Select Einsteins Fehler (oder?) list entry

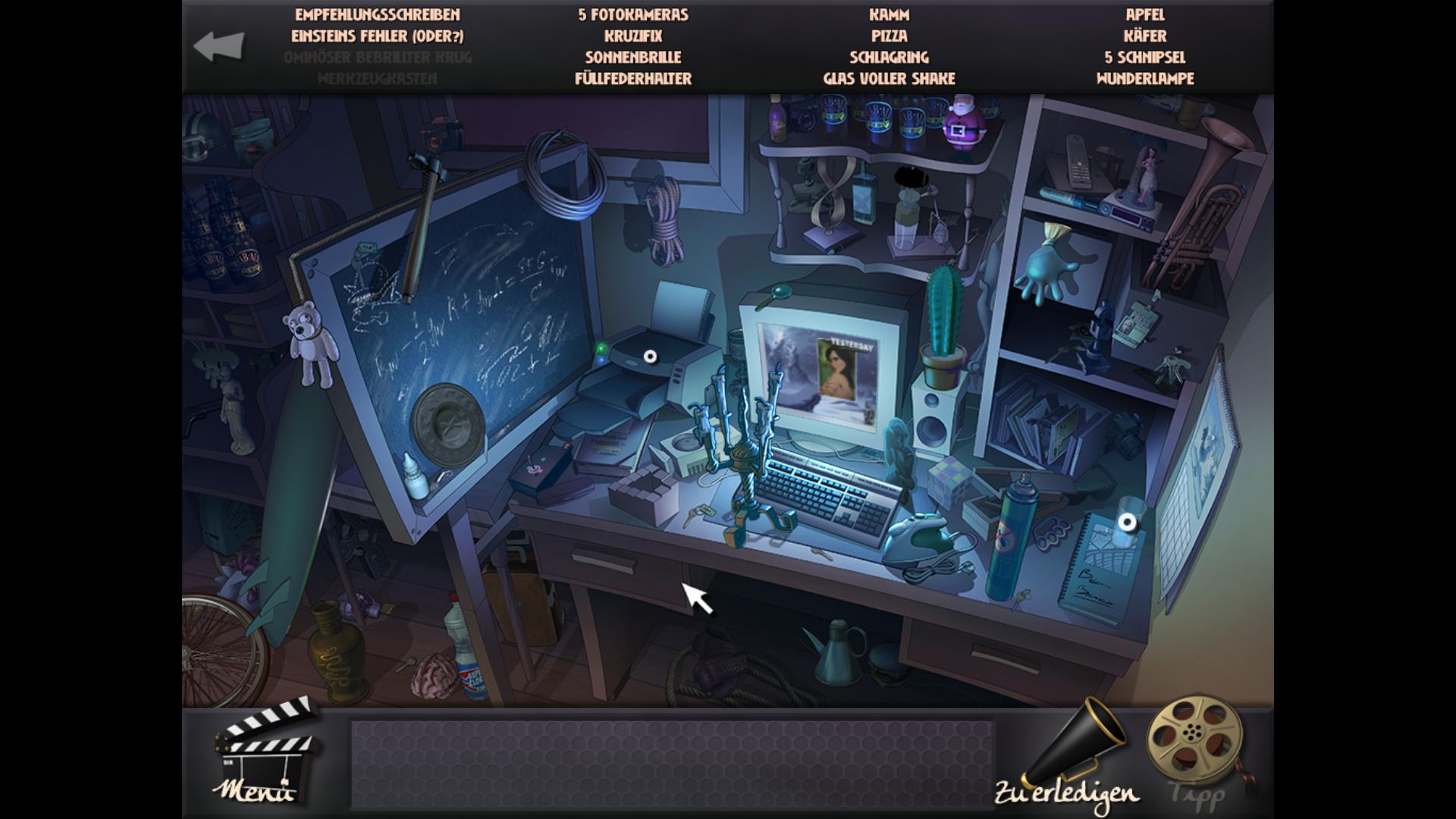(x=378, y=36)
